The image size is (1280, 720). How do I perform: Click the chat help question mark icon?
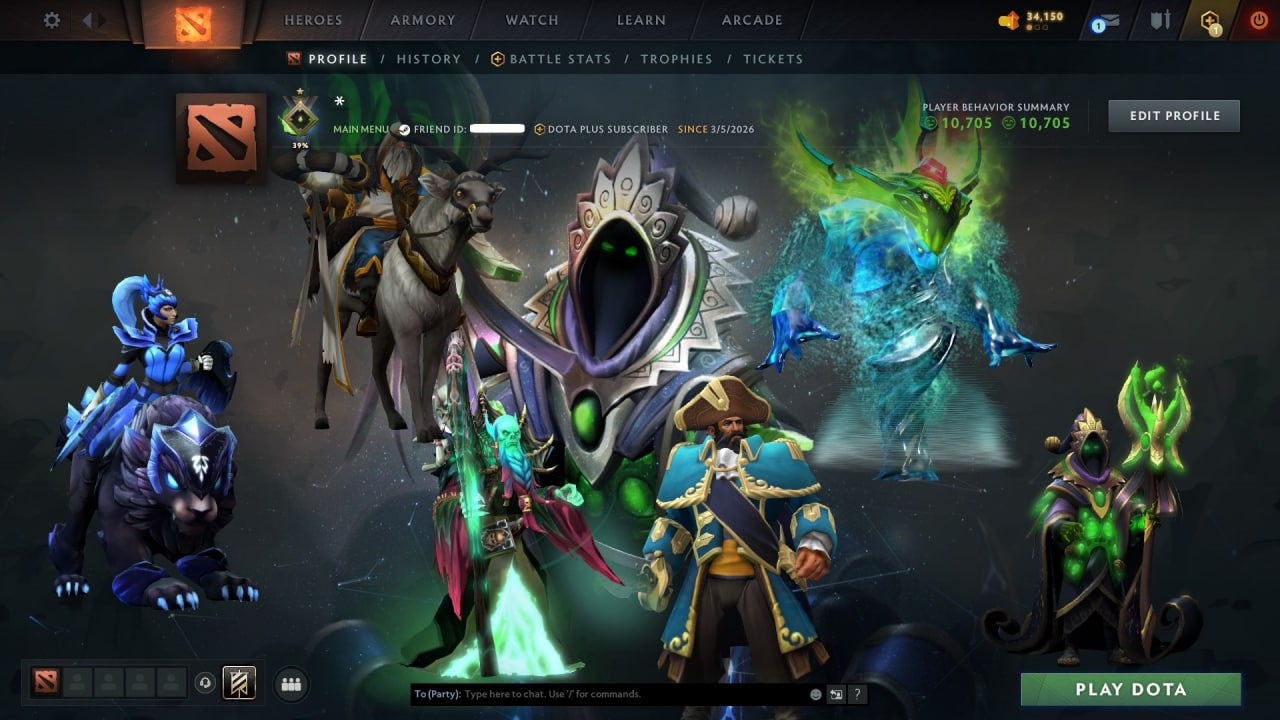(x=857, y=693)
